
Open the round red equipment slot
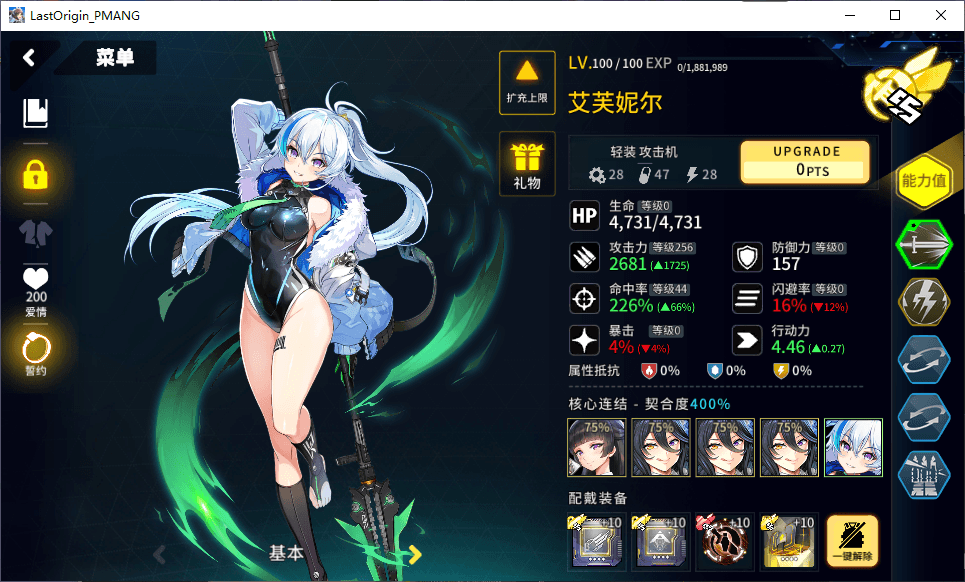click(725, 543)
